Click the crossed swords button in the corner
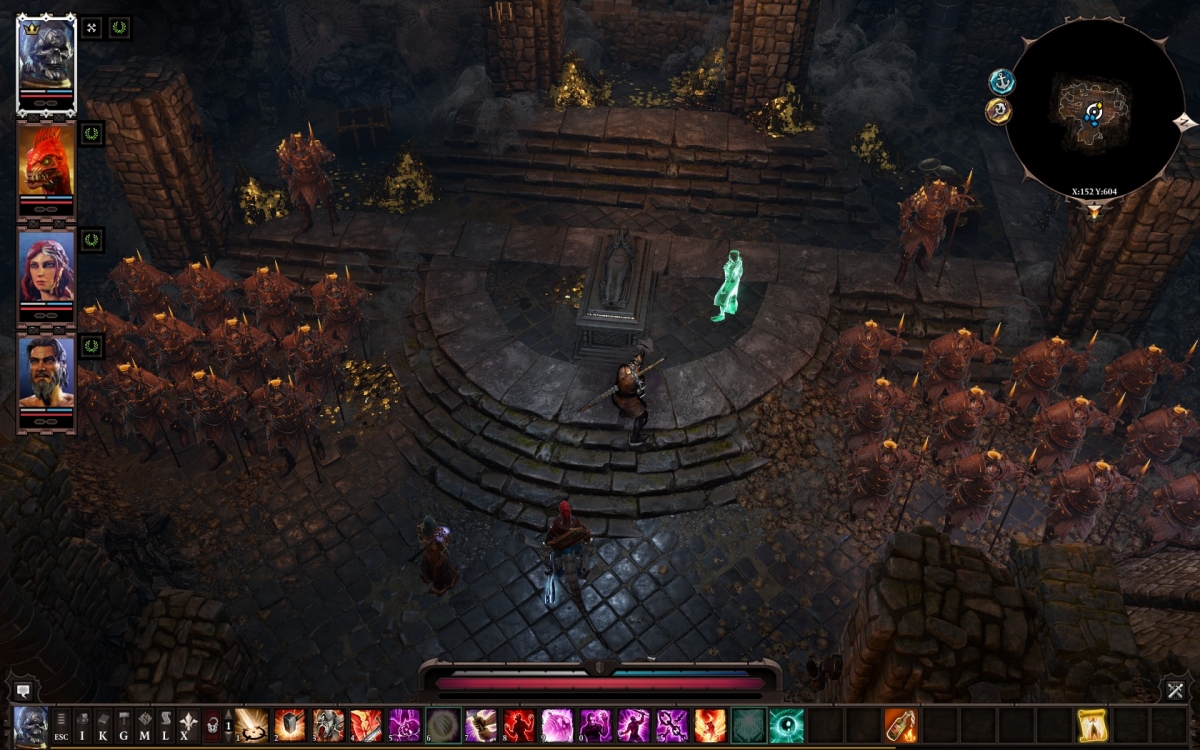 1175,690
